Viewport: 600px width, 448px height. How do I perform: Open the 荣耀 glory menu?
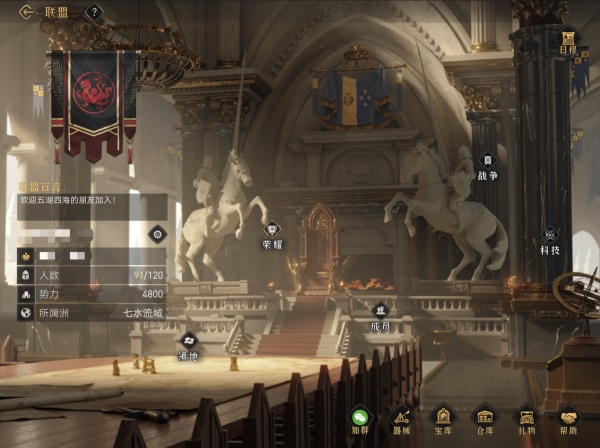272,234
